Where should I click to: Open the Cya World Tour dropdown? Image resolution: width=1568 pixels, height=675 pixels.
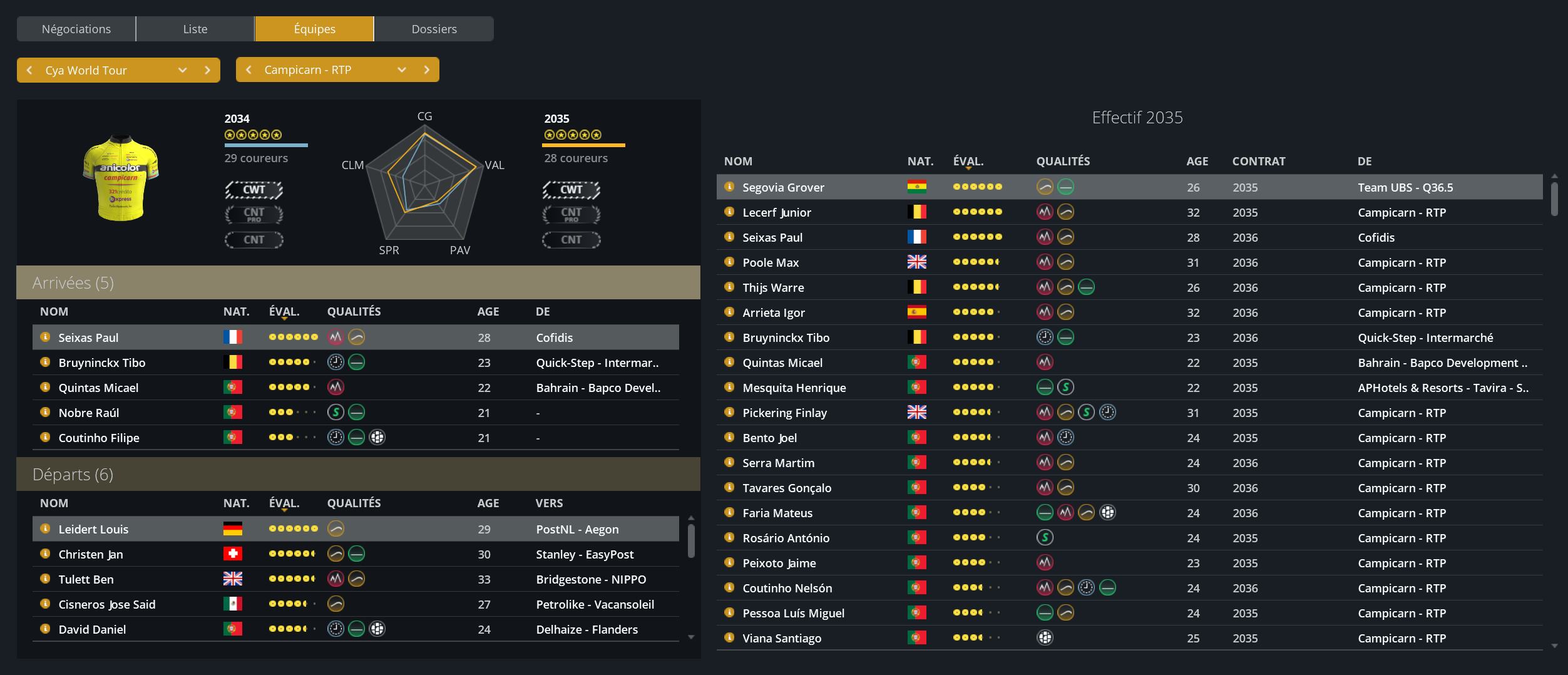[x=182, y=70]
